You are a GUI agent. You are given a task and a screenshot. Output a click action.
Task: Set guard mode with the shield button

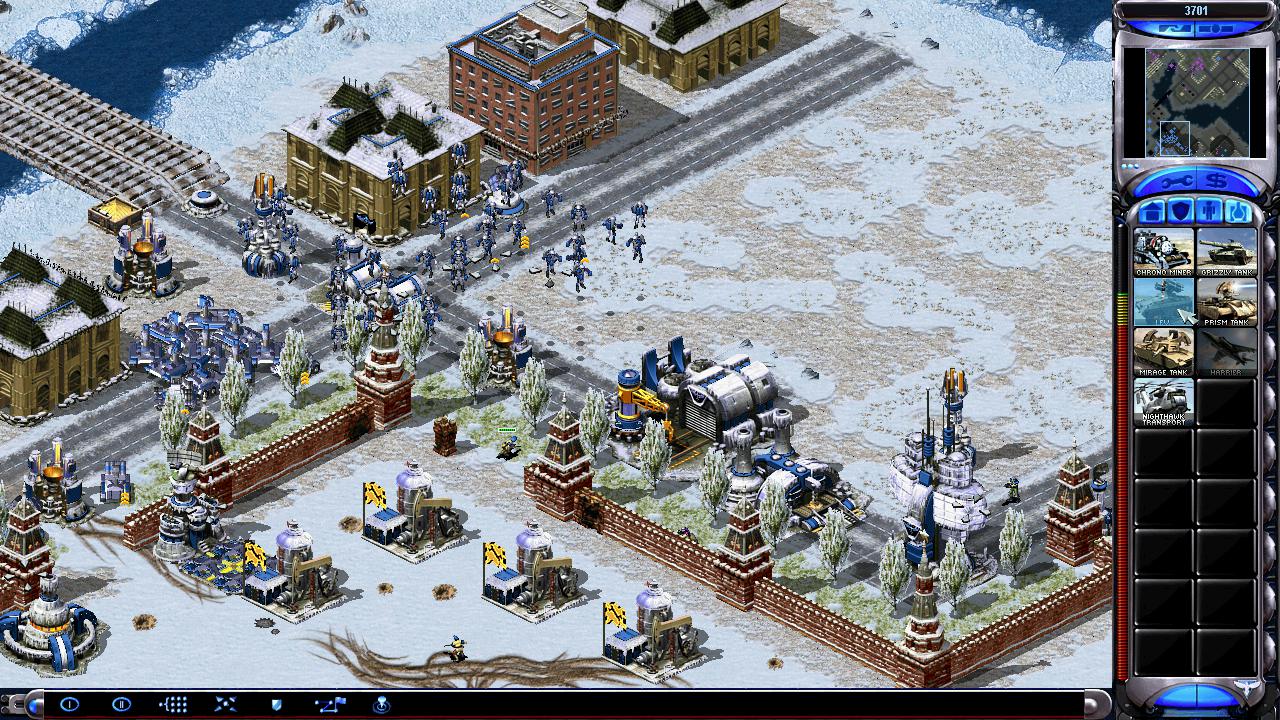click(277, 704)
